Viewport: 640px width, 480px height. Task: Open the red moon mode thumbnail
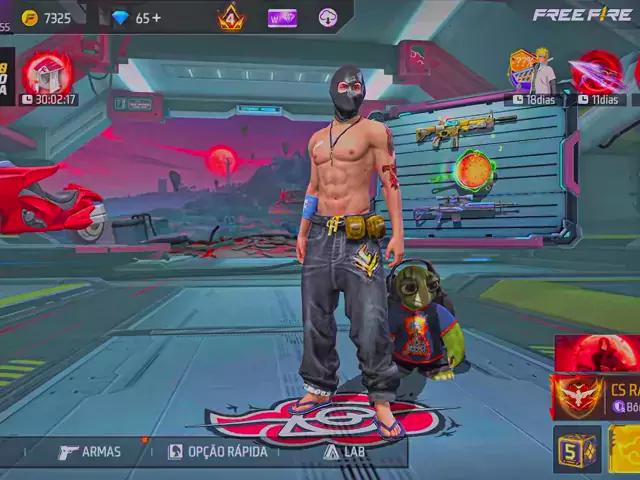[597, 354]
